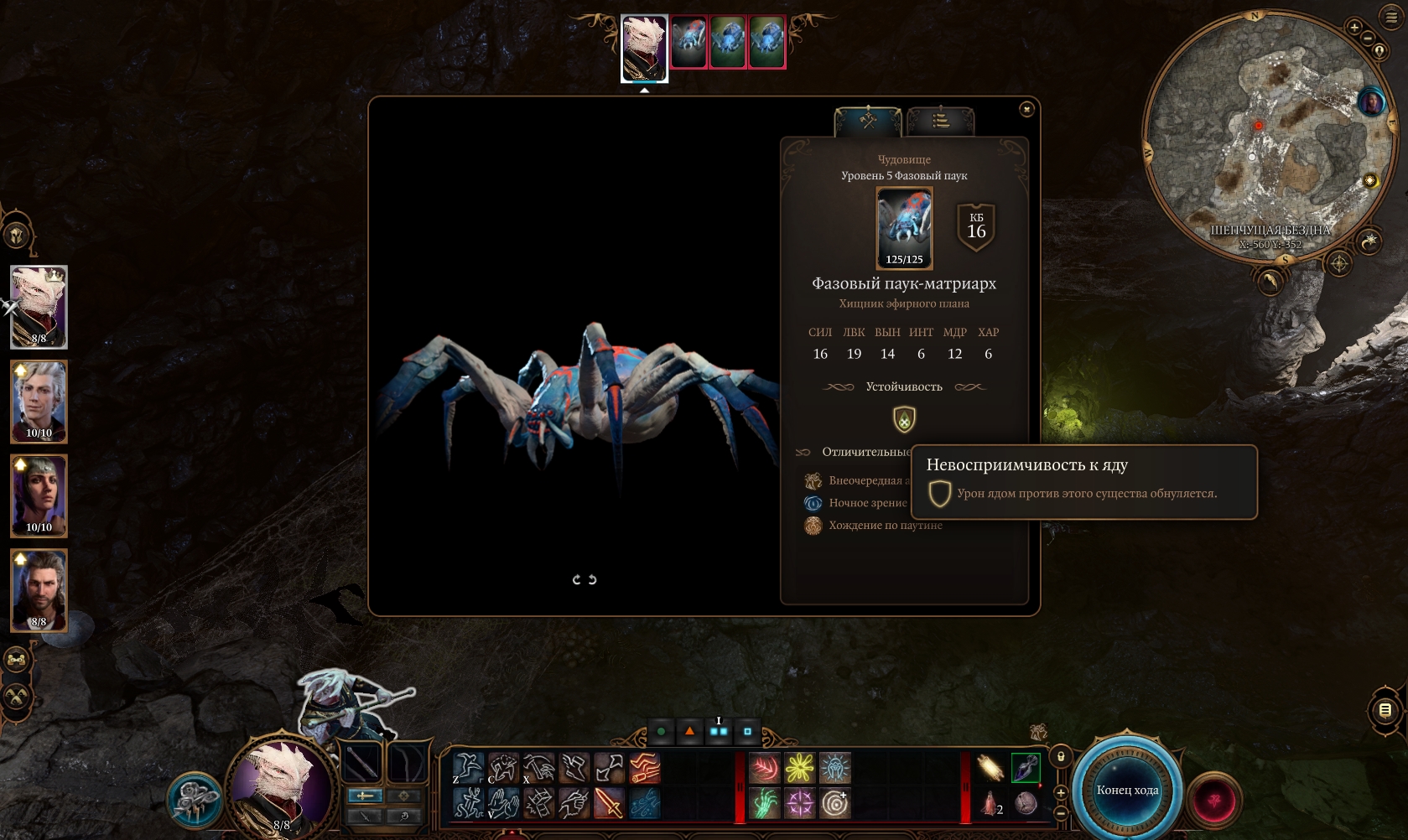This screenshot has width=1408, height=840.
Task: Cast the yellow starburst spell
Action: click(x=799, y=767)
